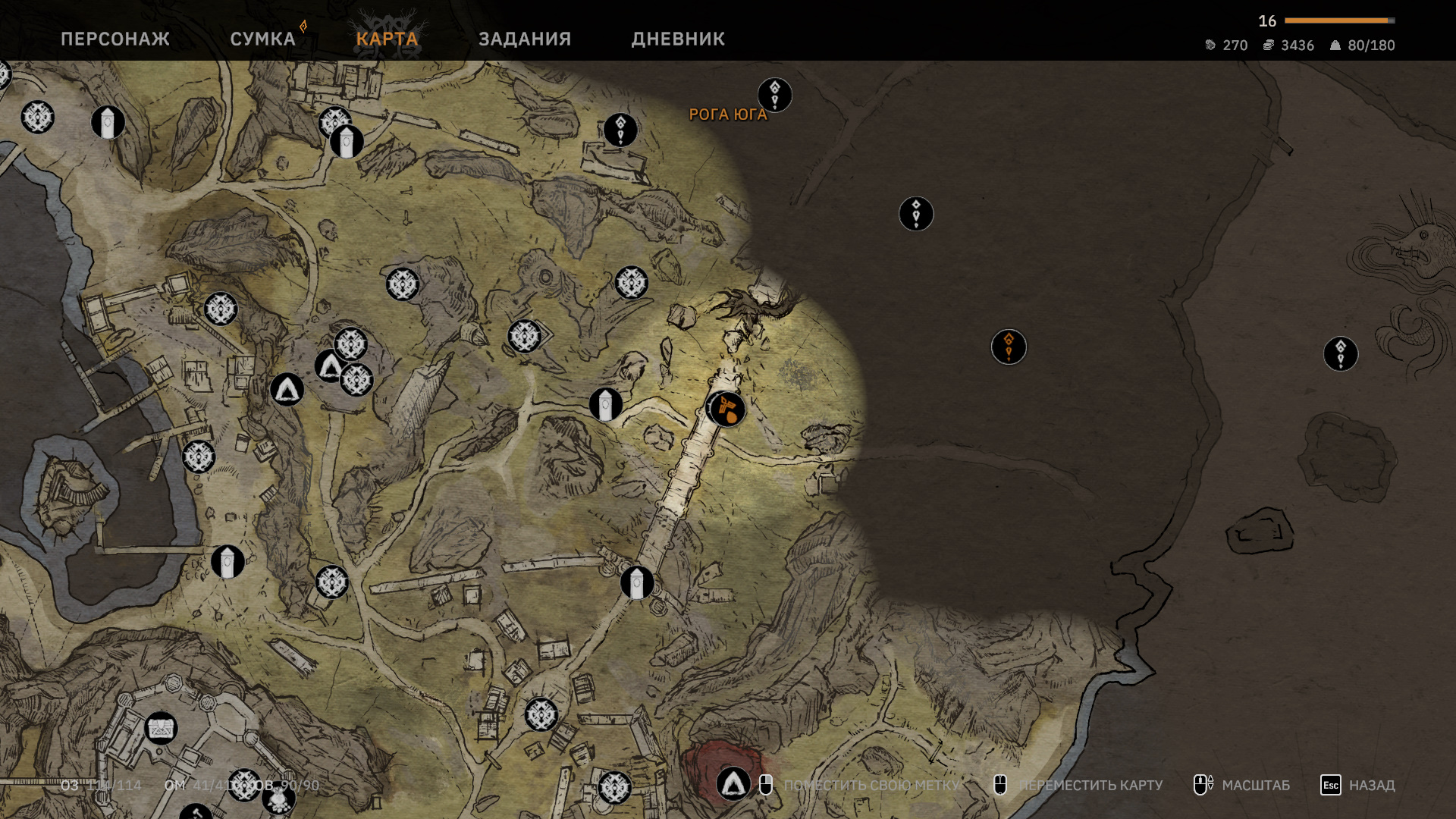
Task: Click the РОГА ЮГА region label
Action: (x=727, y=115)
